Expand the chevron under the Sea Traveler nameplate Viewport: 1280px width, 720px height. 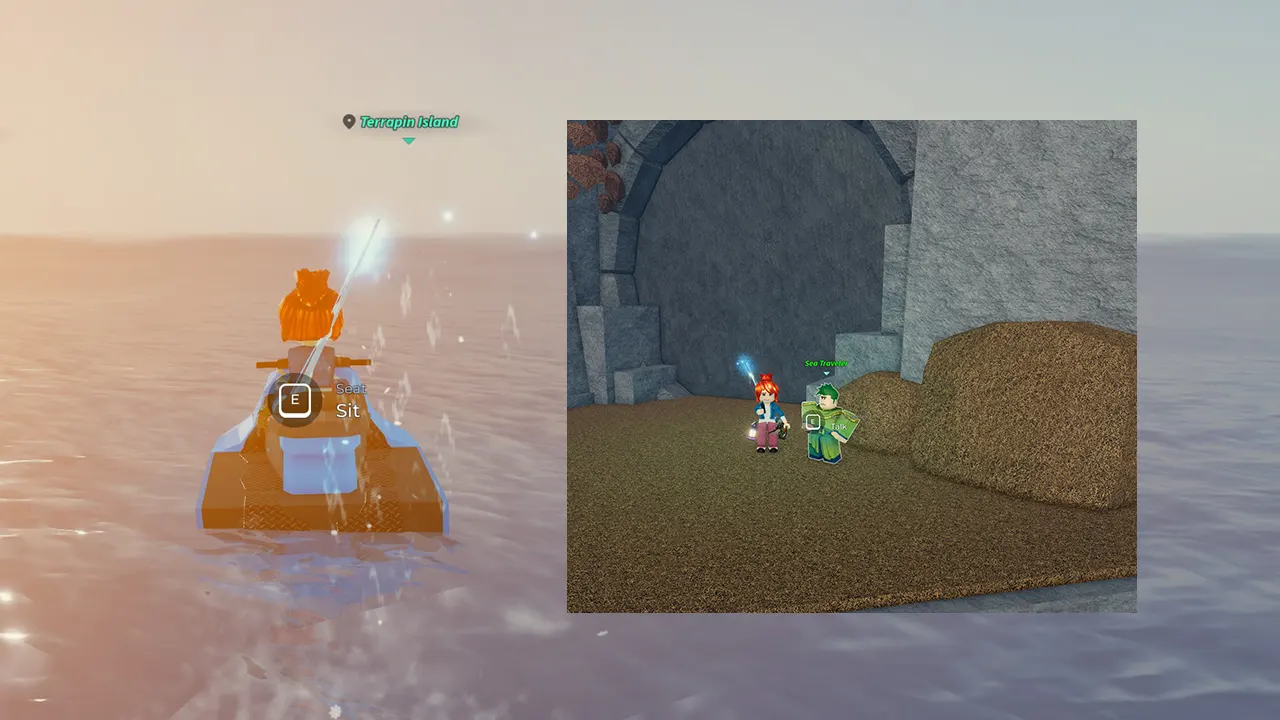click(x=826, y=373)
